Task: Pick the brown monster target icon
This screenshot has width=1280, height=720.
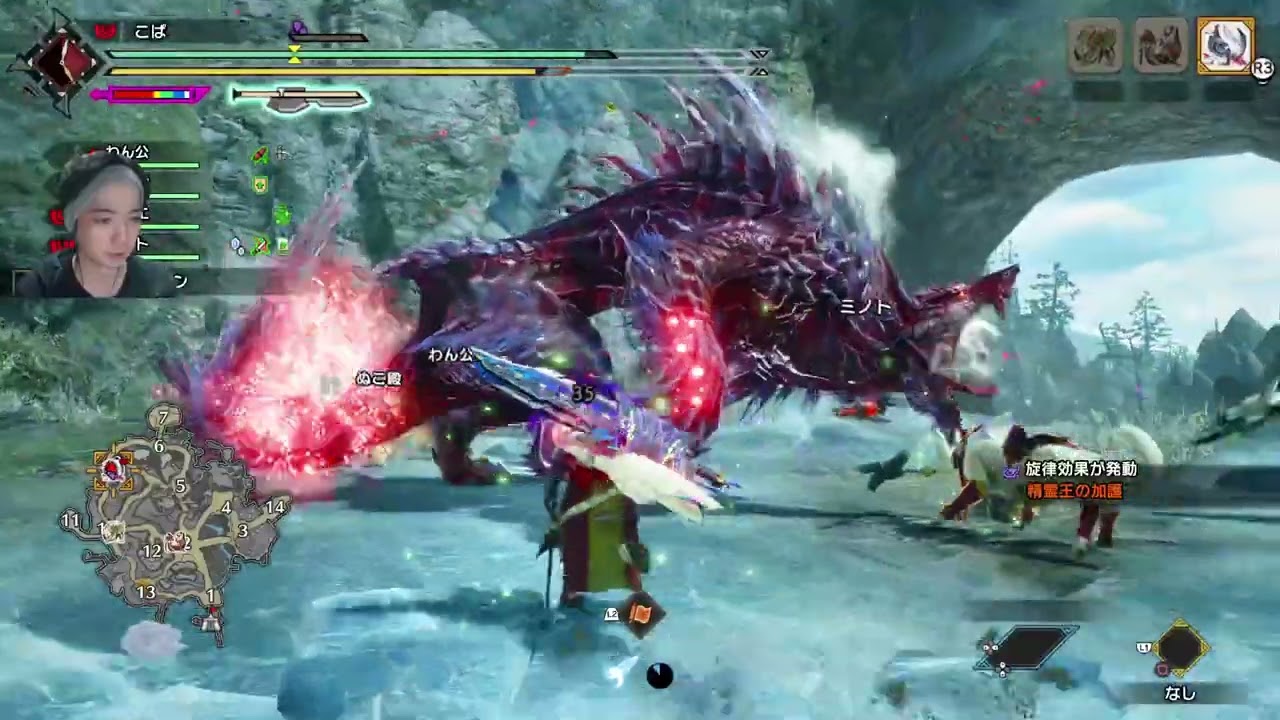Action: [x=1160, y=46]
